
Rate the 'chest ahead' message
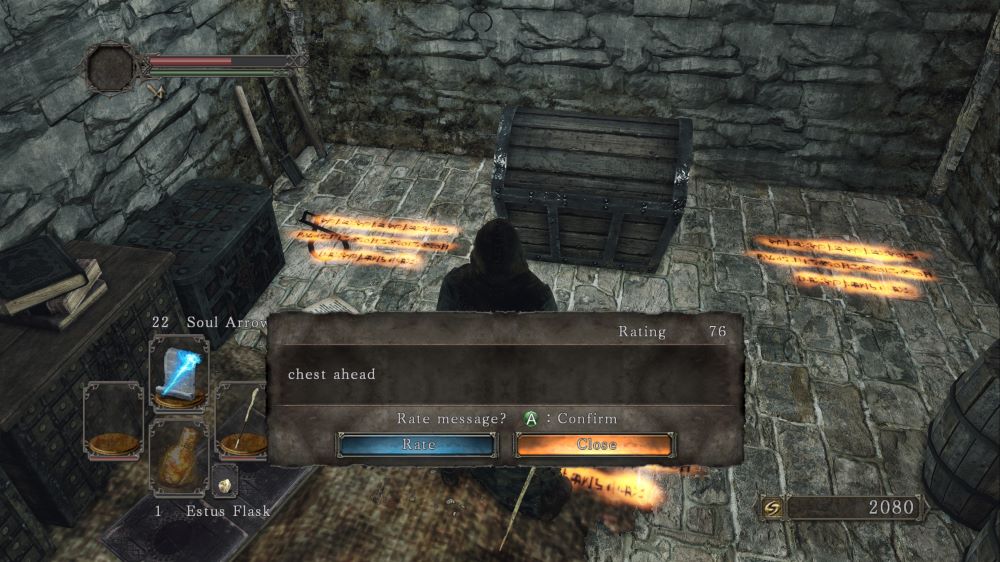pos(417,445)
